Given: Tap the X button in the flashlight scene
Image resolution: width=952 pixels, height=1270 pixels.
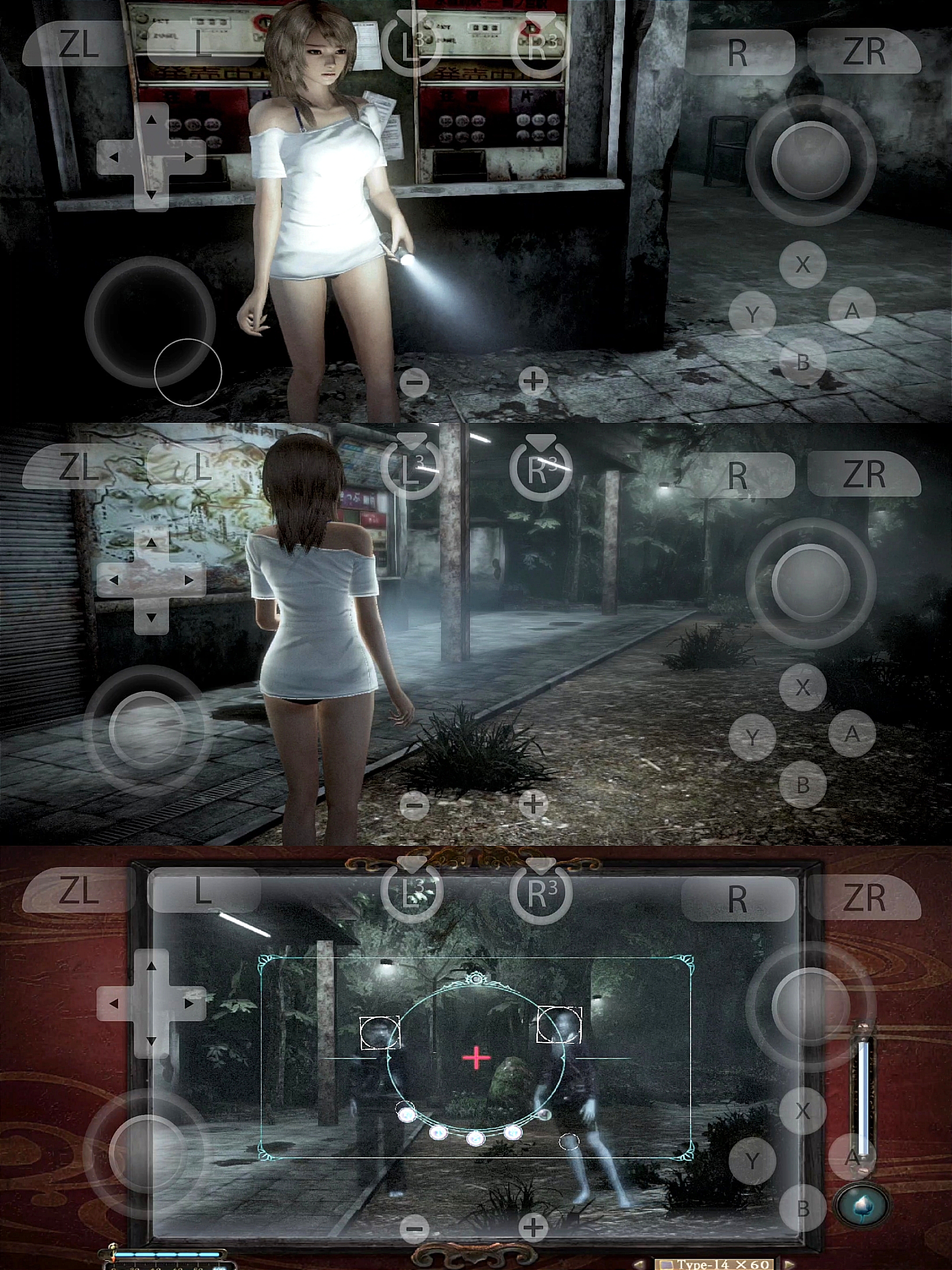Looking at the screenshot, I should tap(803, 264).
